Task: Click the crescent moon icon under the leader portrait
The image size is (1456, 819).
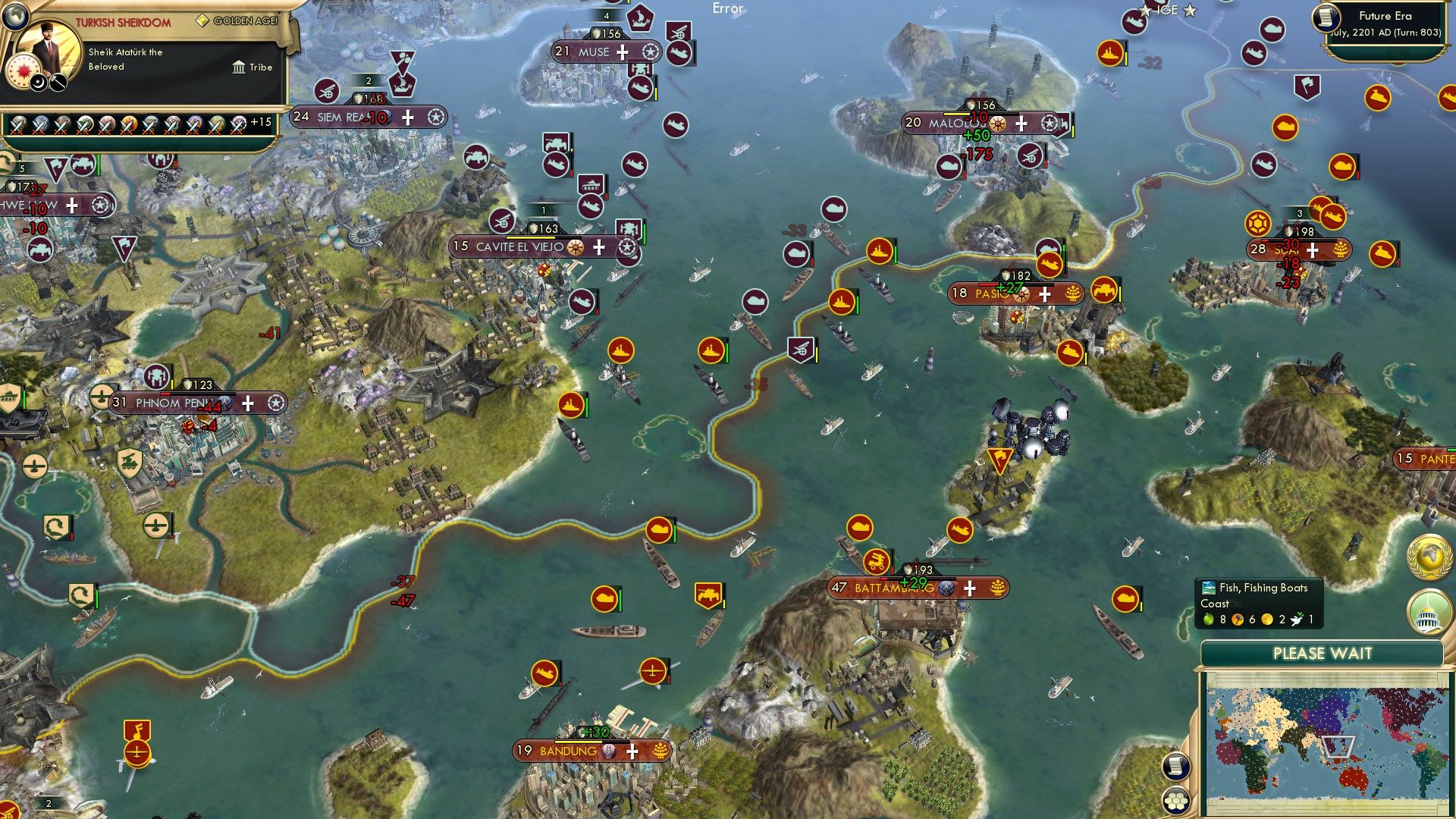Action: click(x=37, y=83)
